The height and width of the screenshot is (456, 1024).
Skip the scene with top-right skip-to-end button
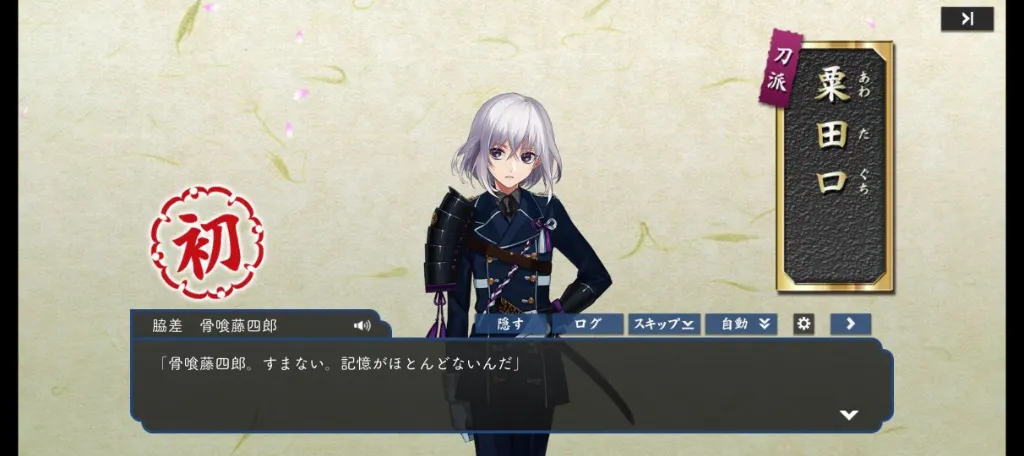click(967, 19)
